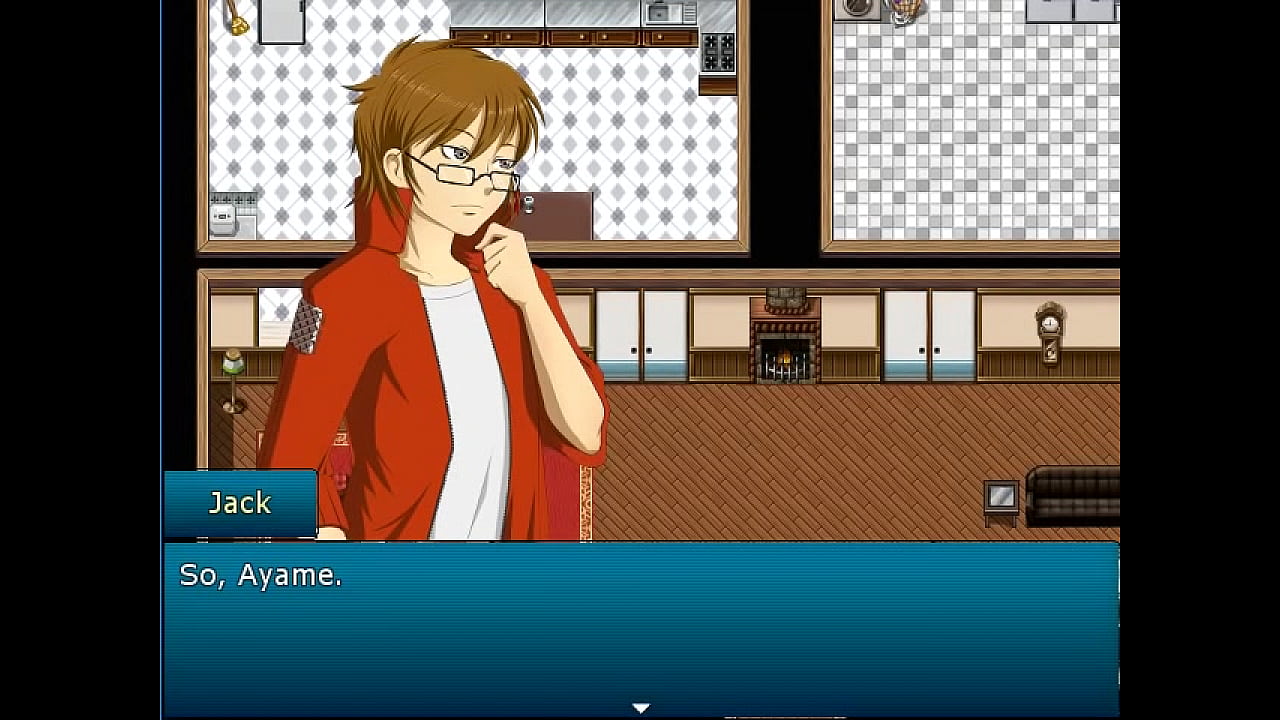The height and width of the screenshot is (720, 1280).
Task: Advance dialogue with the white arrow indicator
Action: click(x=641, y=708)
